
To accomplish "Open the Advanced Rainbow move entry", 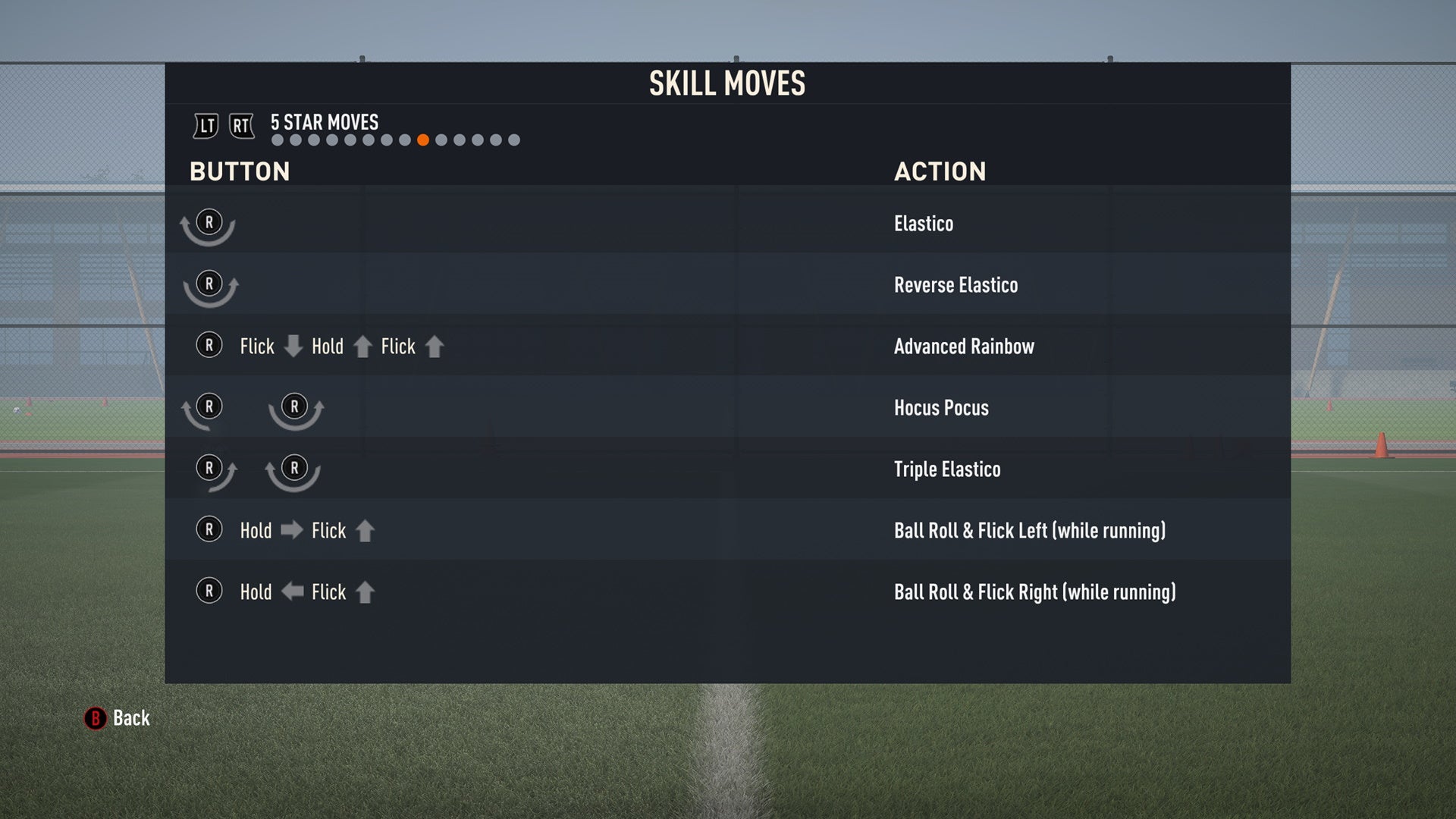I will (963, 347).
